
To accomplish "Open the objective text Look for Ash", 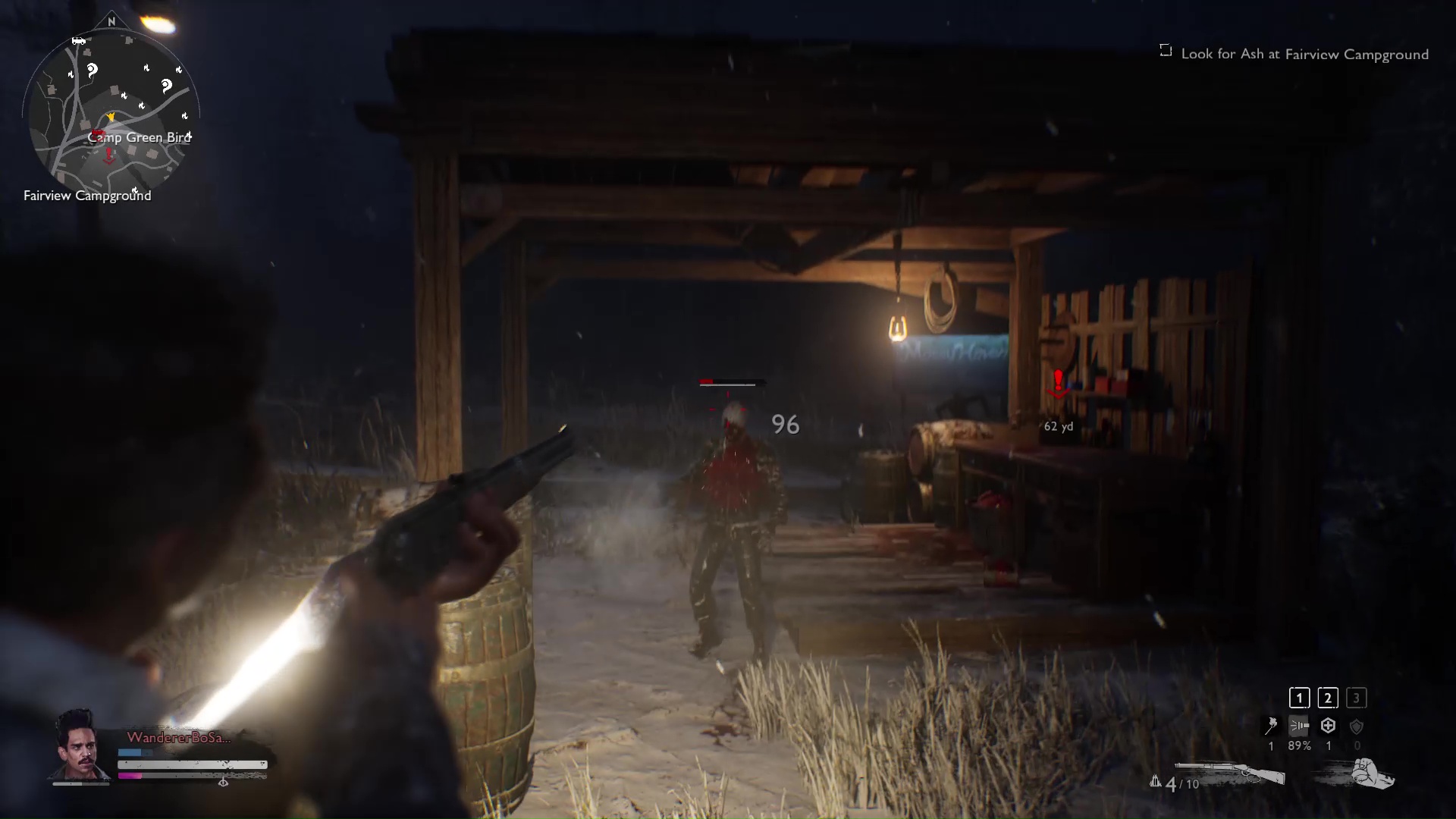I will pos(1304,53).
